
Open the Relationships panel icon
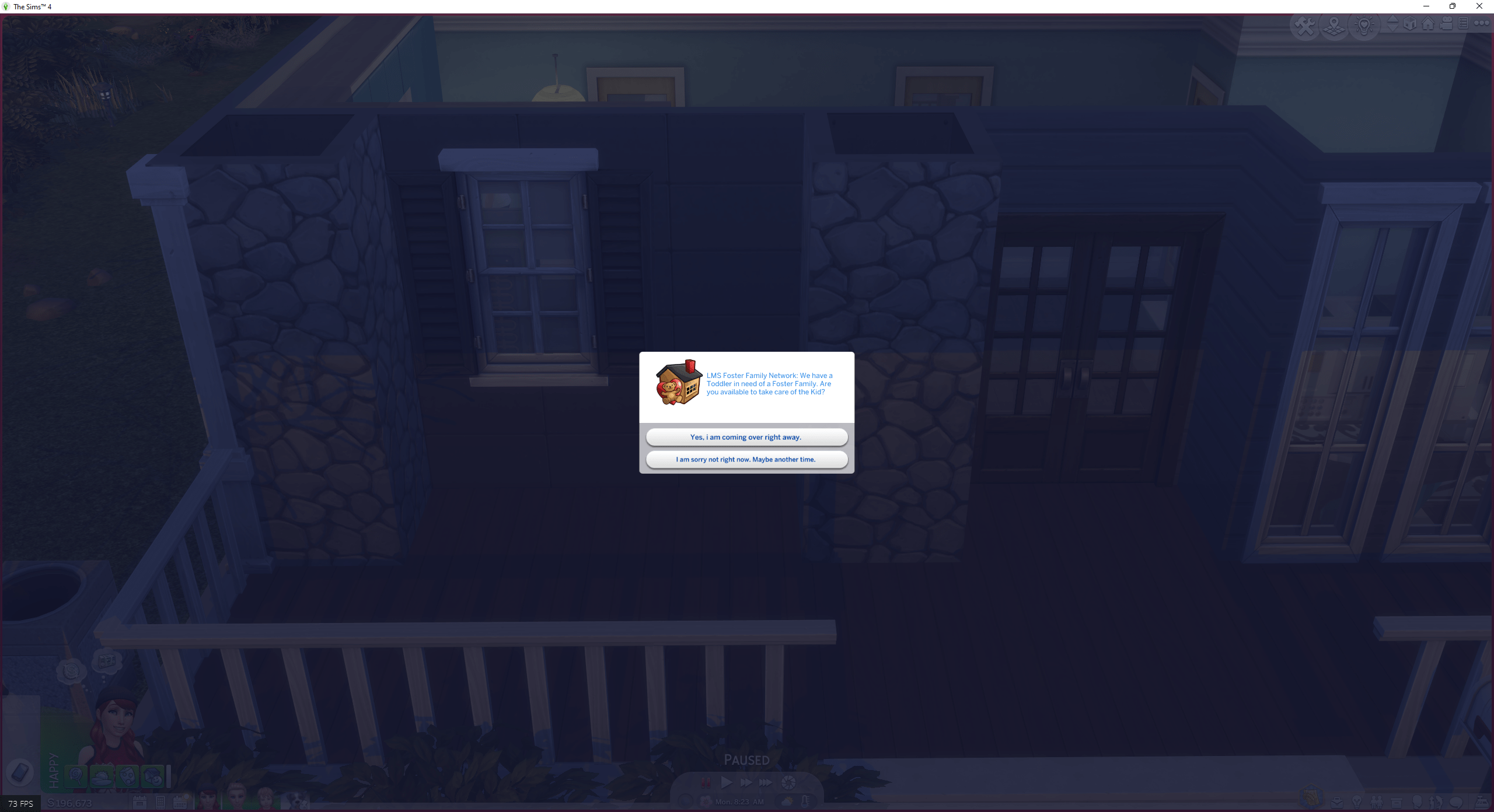pos(1377,801)
